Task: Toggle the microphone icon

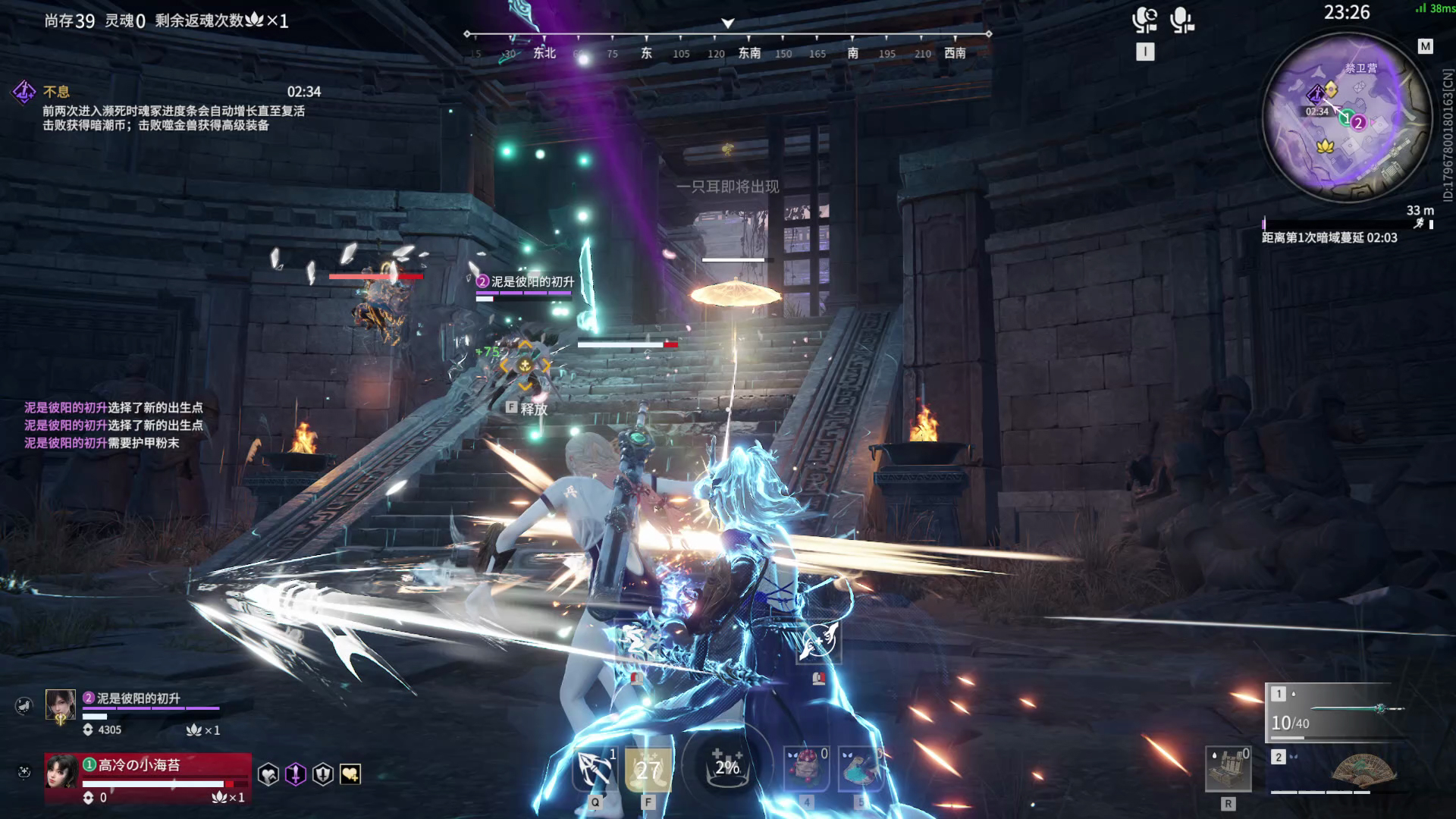Action: click(1181, 19)
